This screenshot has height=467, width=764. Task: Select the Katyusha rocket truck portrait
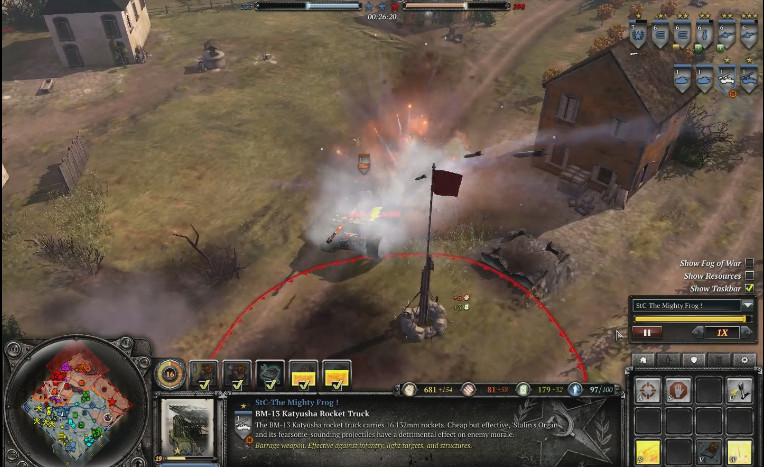pyautogui.click(x=187, y=423)
